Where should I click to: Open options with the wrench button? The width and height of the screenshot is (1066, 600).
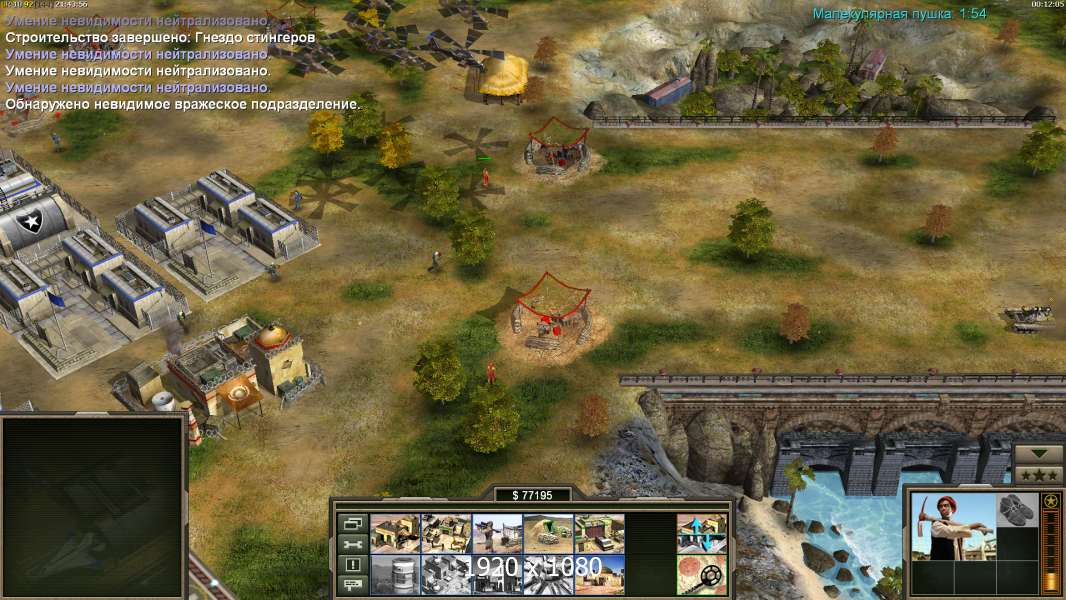[x=351, y=544]
